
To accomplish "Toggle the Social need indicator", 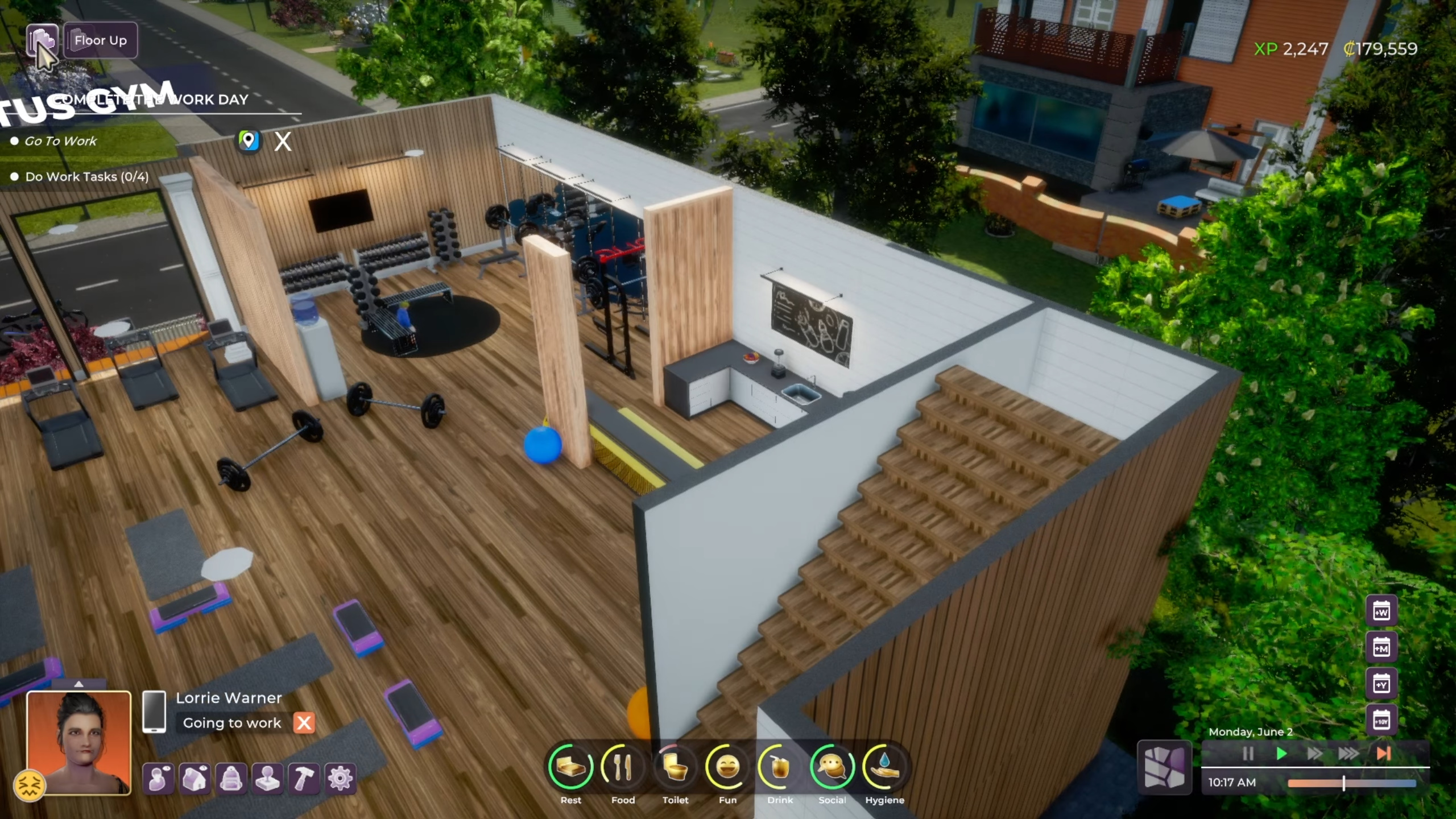I will click(x=832, y=768).
